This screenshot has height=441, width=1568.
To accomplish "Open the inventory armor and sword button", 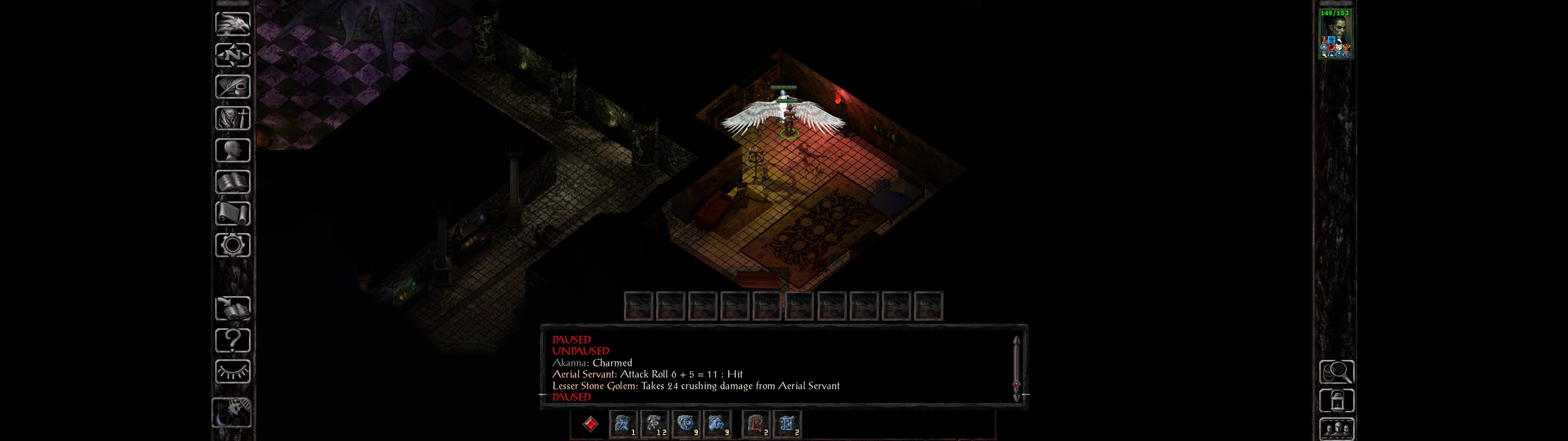I will pos(232,119).
